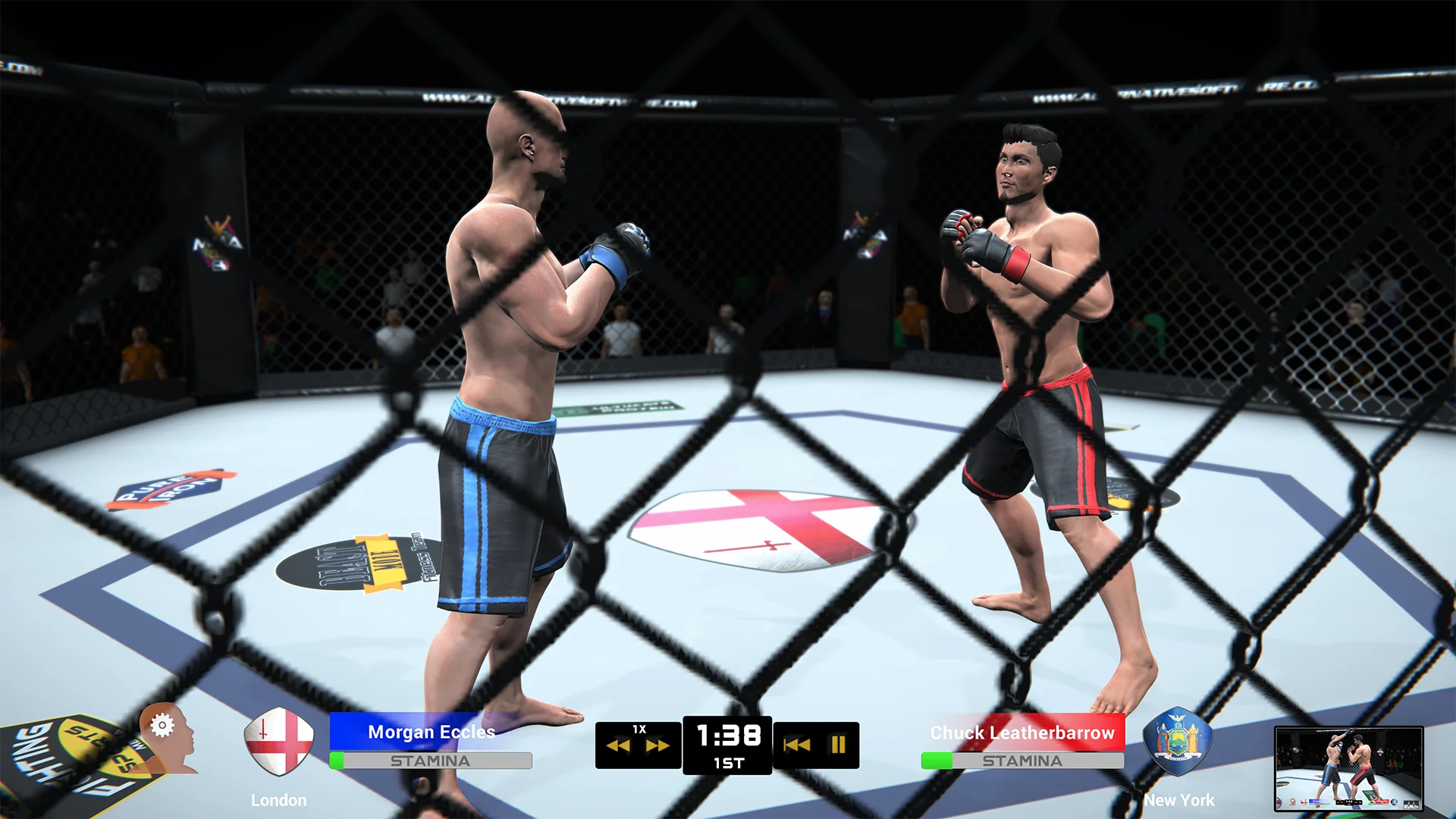The height and width of the screenshot is (819, 1456).
Task: Click the round timer display showing 1:38
Action: (x=728, y=734)
